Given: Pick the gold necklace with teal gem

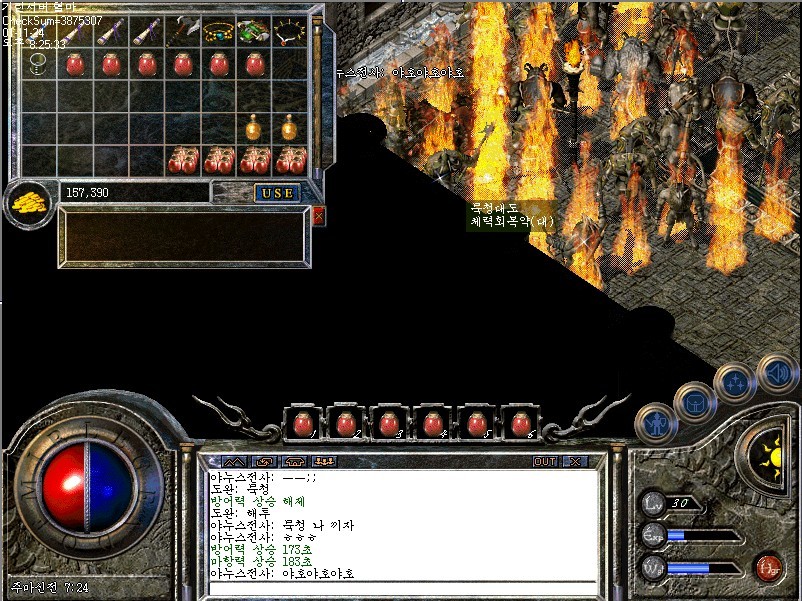Looking at the screenshot, I should pos(219,32).
